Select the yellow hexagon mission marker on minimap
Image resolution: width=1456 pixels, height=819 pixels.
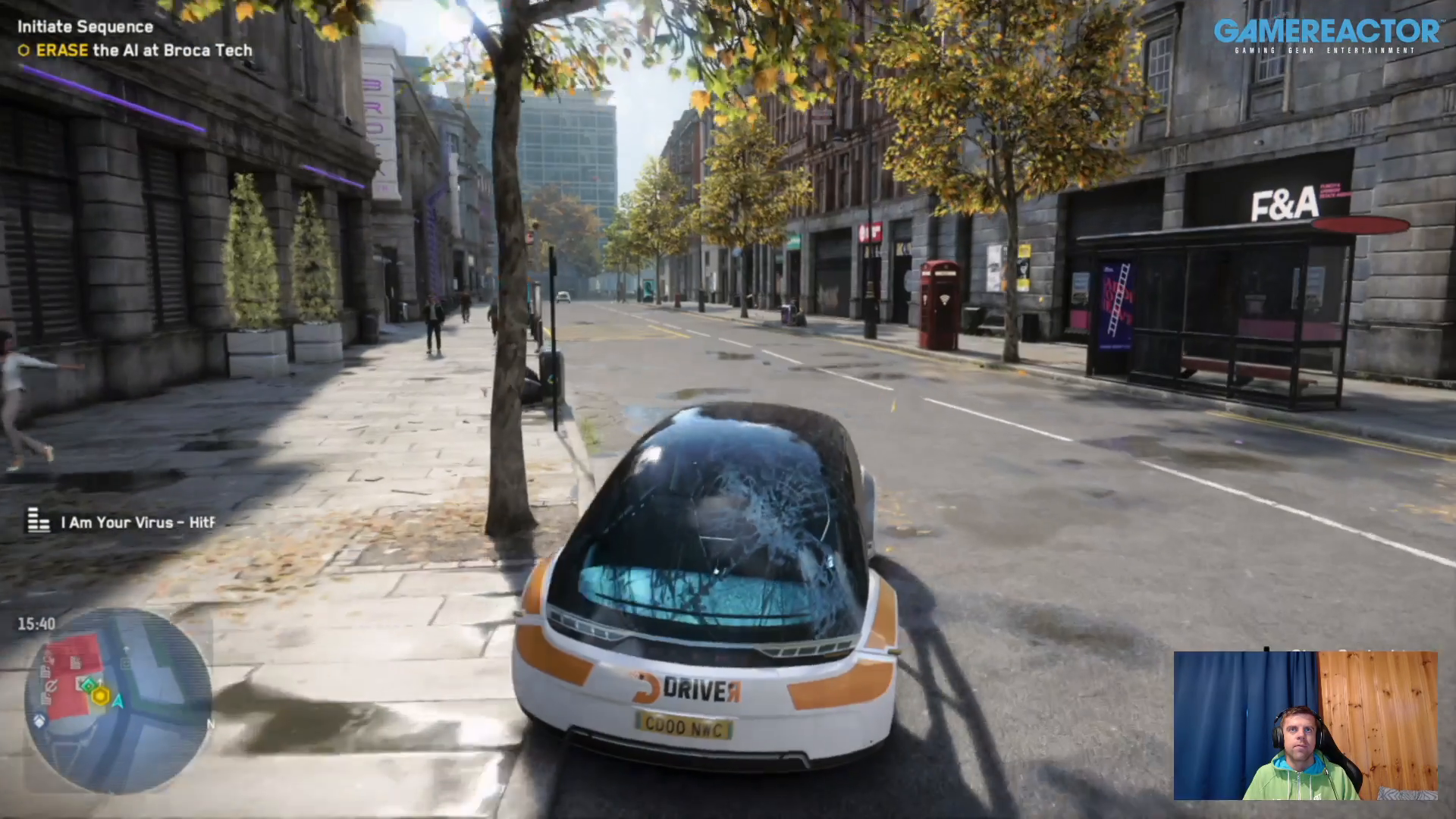[x=101, y=697]
